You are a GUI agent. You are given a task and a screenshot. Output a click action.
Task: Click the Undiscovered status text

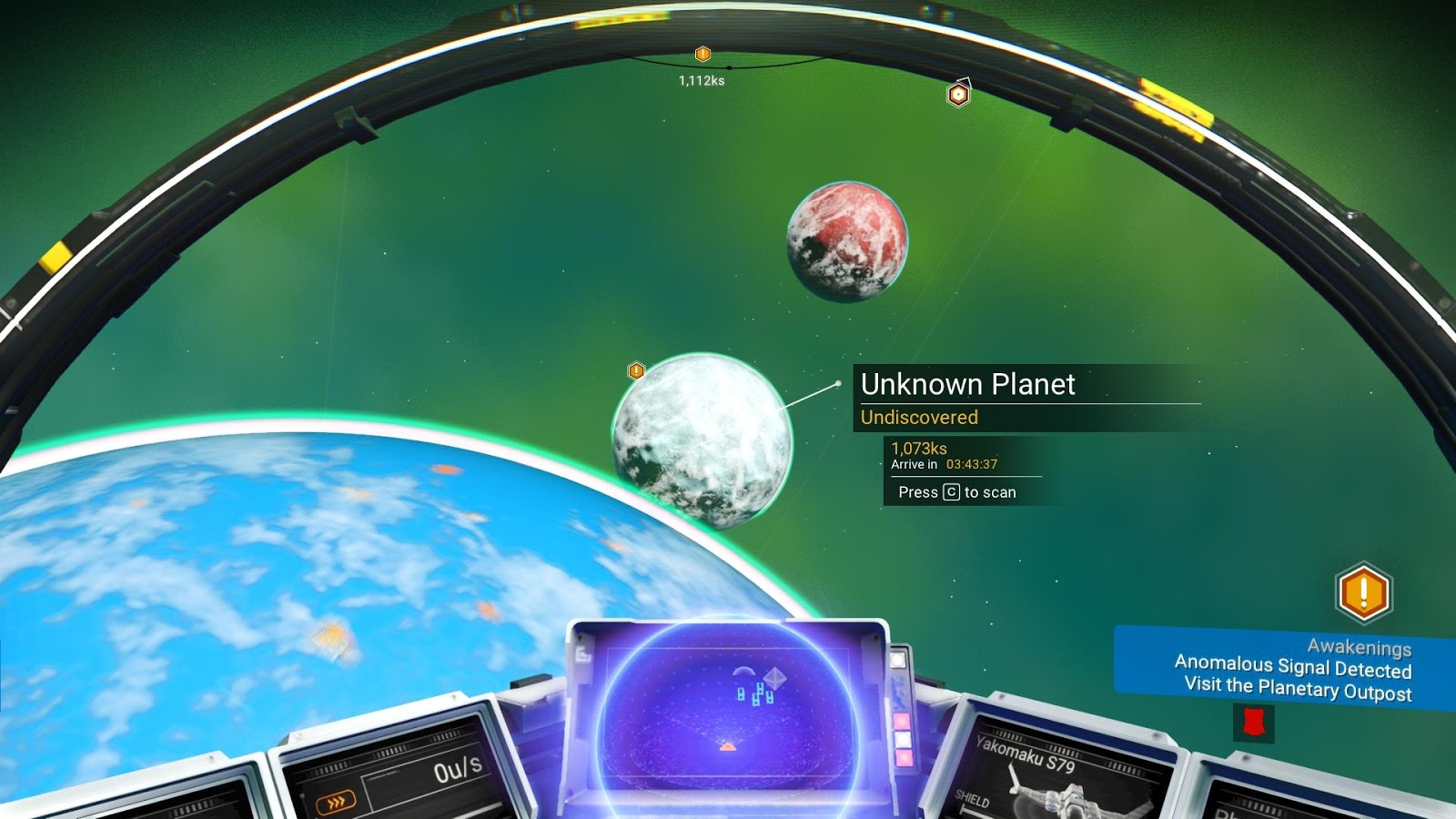coord(918,417)
